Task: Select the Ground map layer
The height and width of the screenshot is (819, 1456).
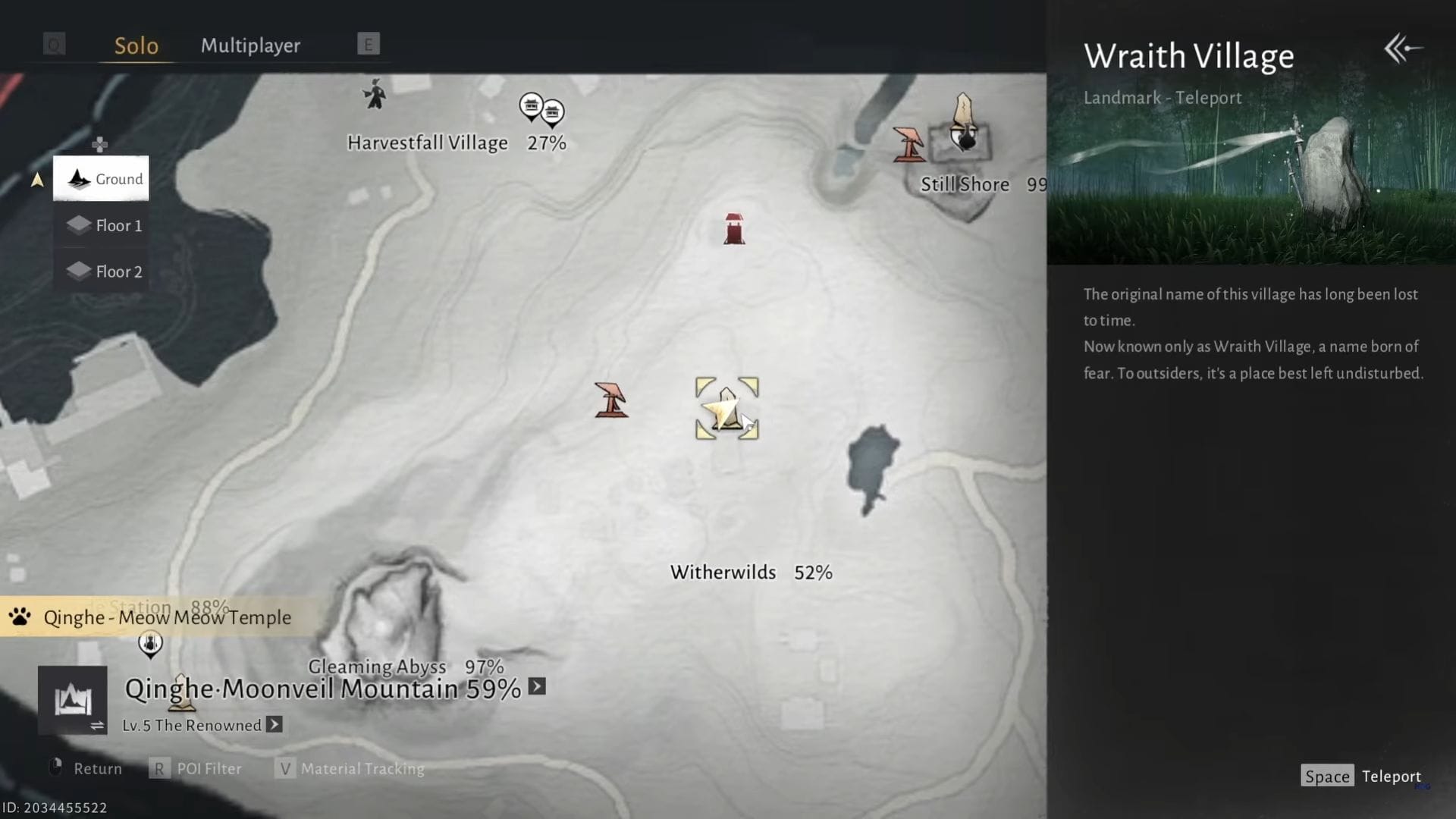Action: tap(101, 179)
